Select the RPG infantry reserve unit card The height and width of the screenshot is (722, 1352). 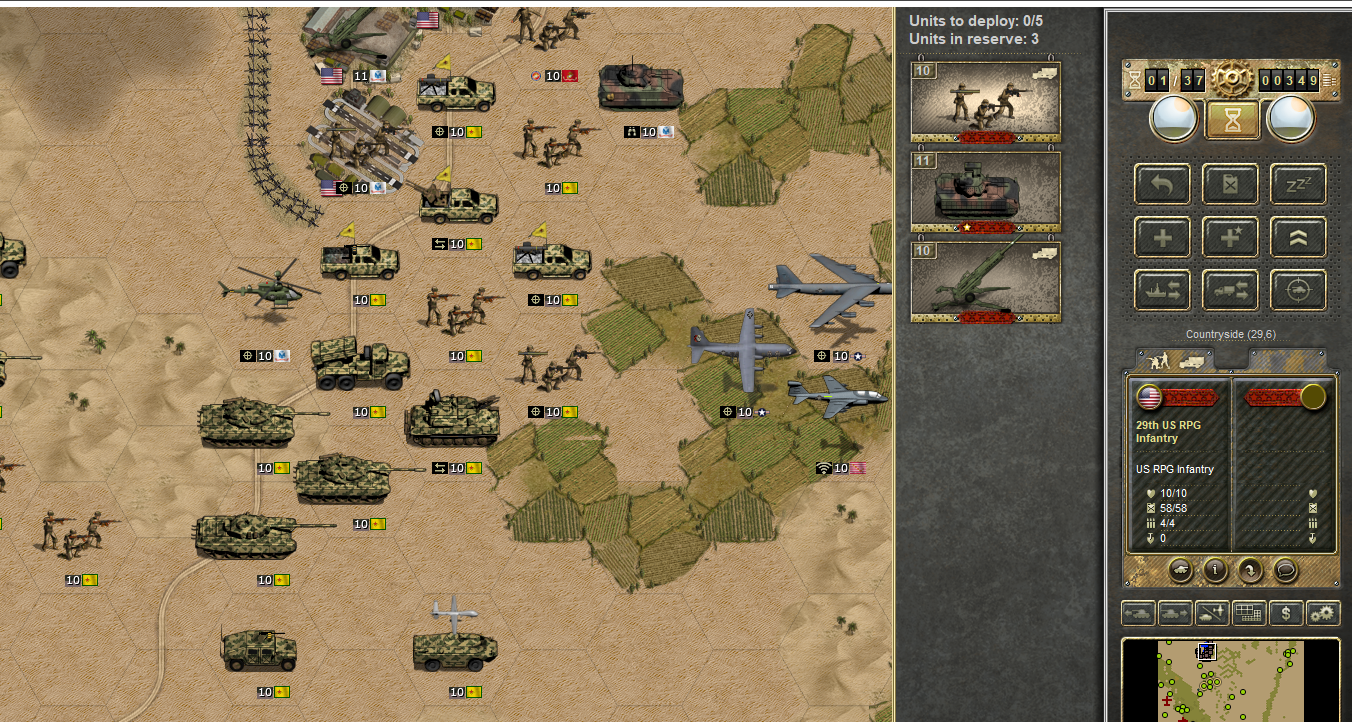(x=985, y=101)
